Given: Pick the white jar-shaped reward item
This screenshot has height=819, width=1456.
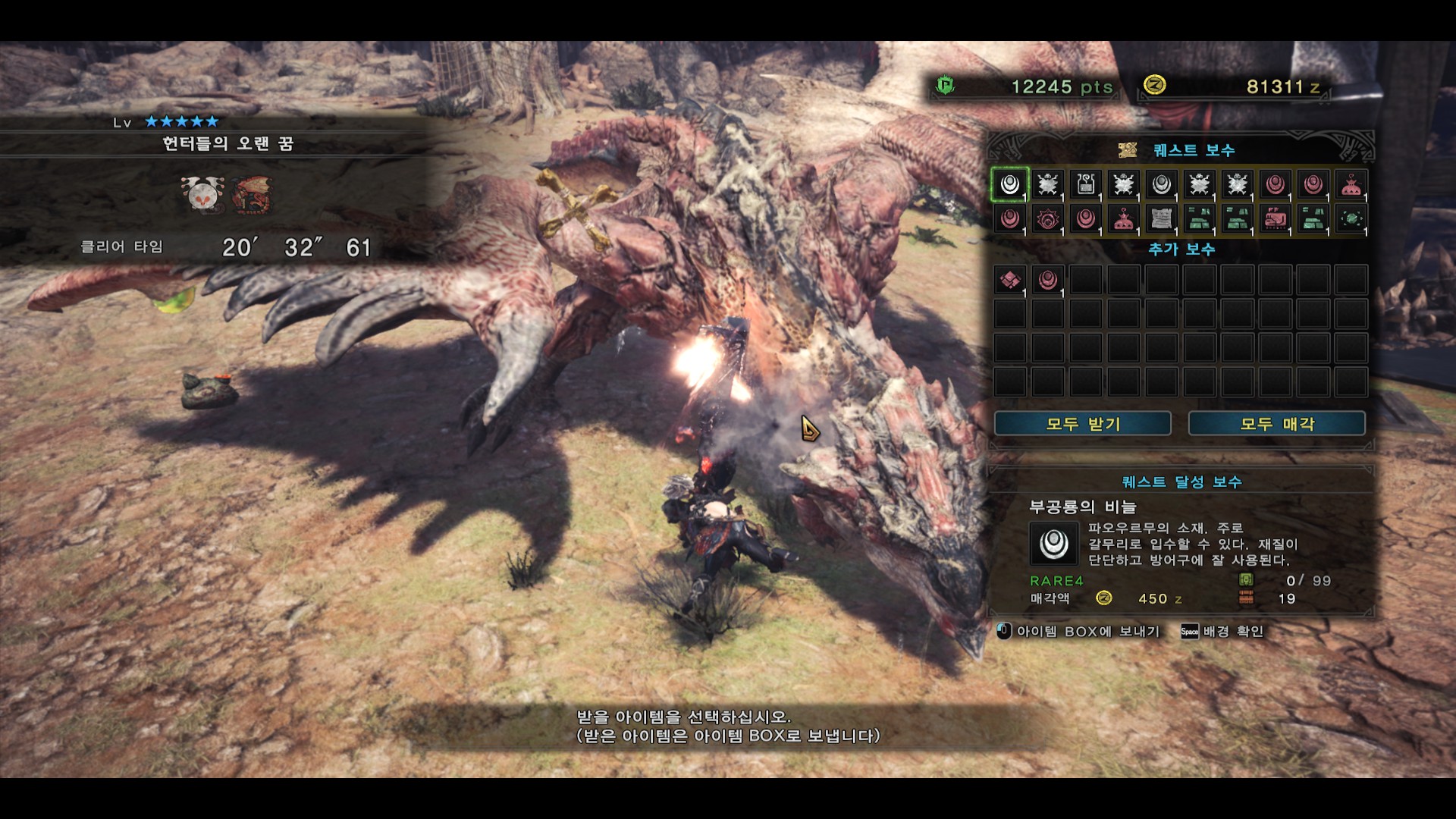Looking at the screenshot, I should point(1085,184).
